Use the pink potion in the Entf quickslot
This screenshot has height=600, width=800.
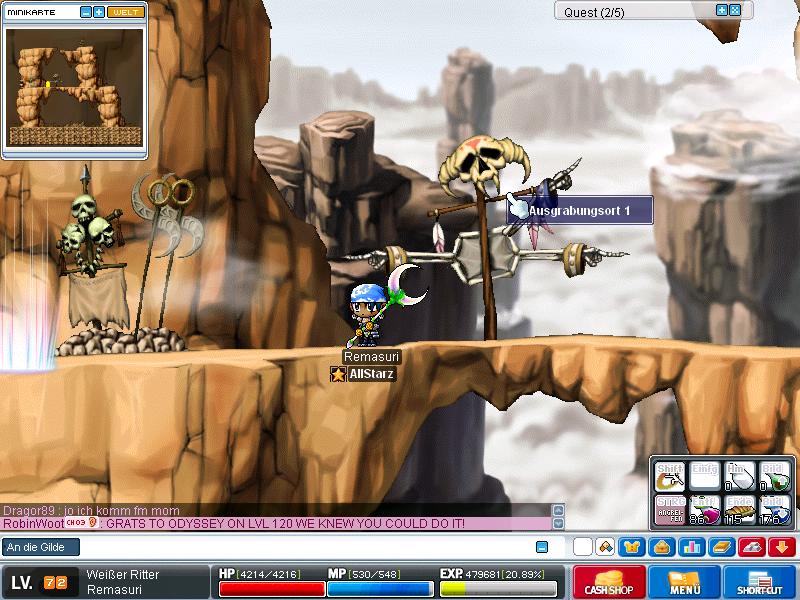click(705, 511)
